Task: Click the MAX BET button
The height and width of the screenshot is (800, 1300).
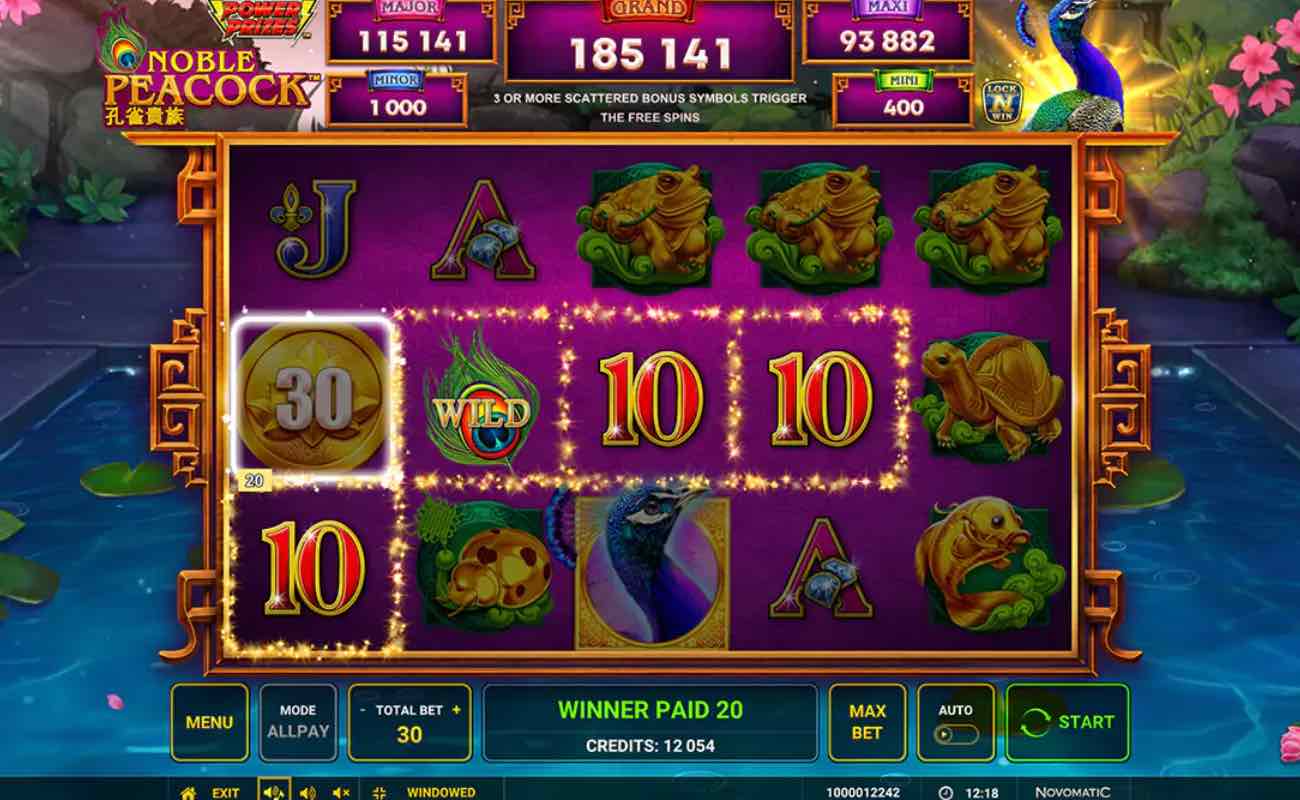Action: pyautogui.click(x=866, y=721)
